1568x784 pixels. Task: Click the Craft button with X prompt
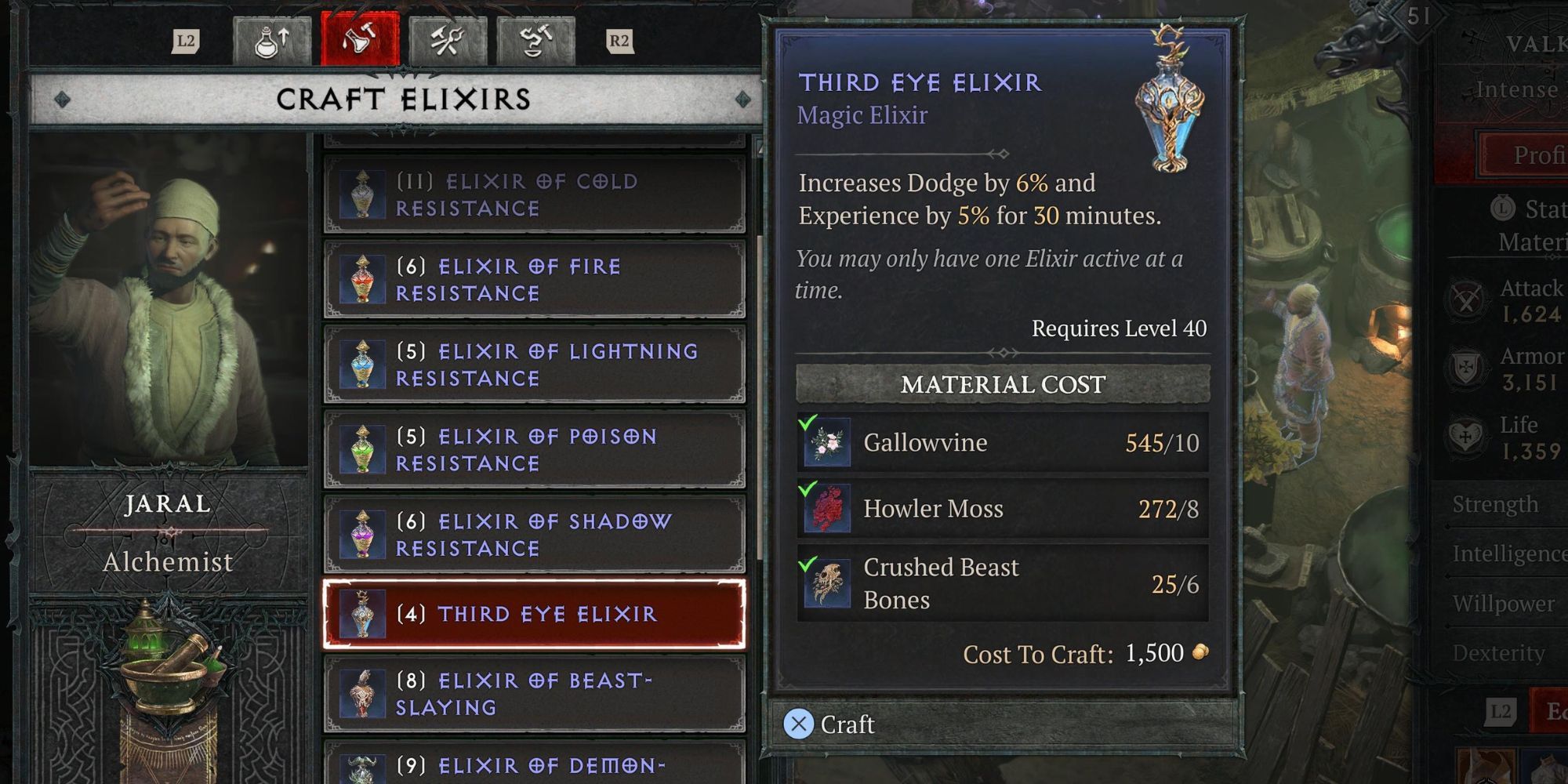click(x=831, y=724)
